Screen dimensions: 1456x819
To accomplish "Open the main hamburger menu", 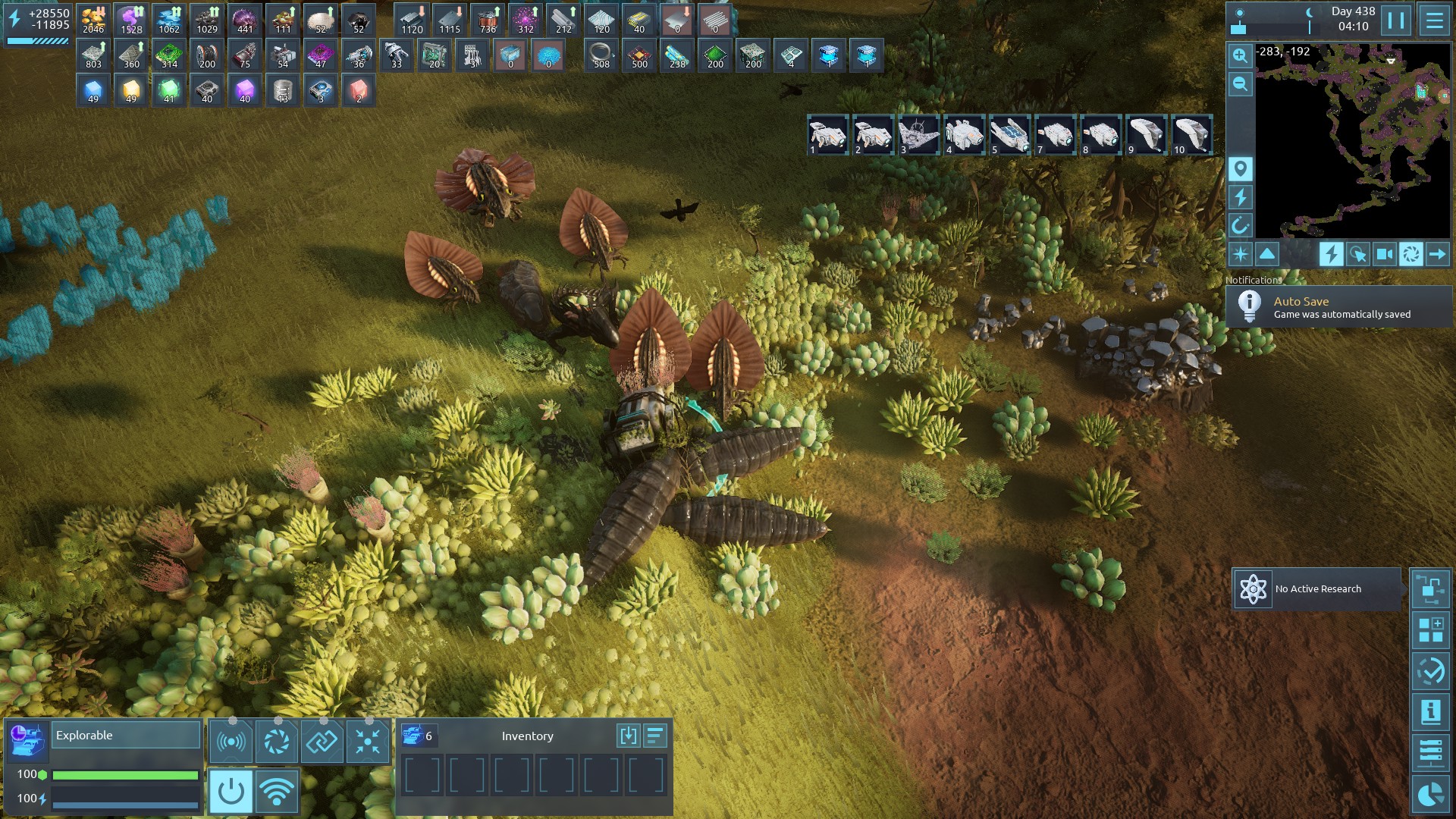I will click(x=1434, y=20).
